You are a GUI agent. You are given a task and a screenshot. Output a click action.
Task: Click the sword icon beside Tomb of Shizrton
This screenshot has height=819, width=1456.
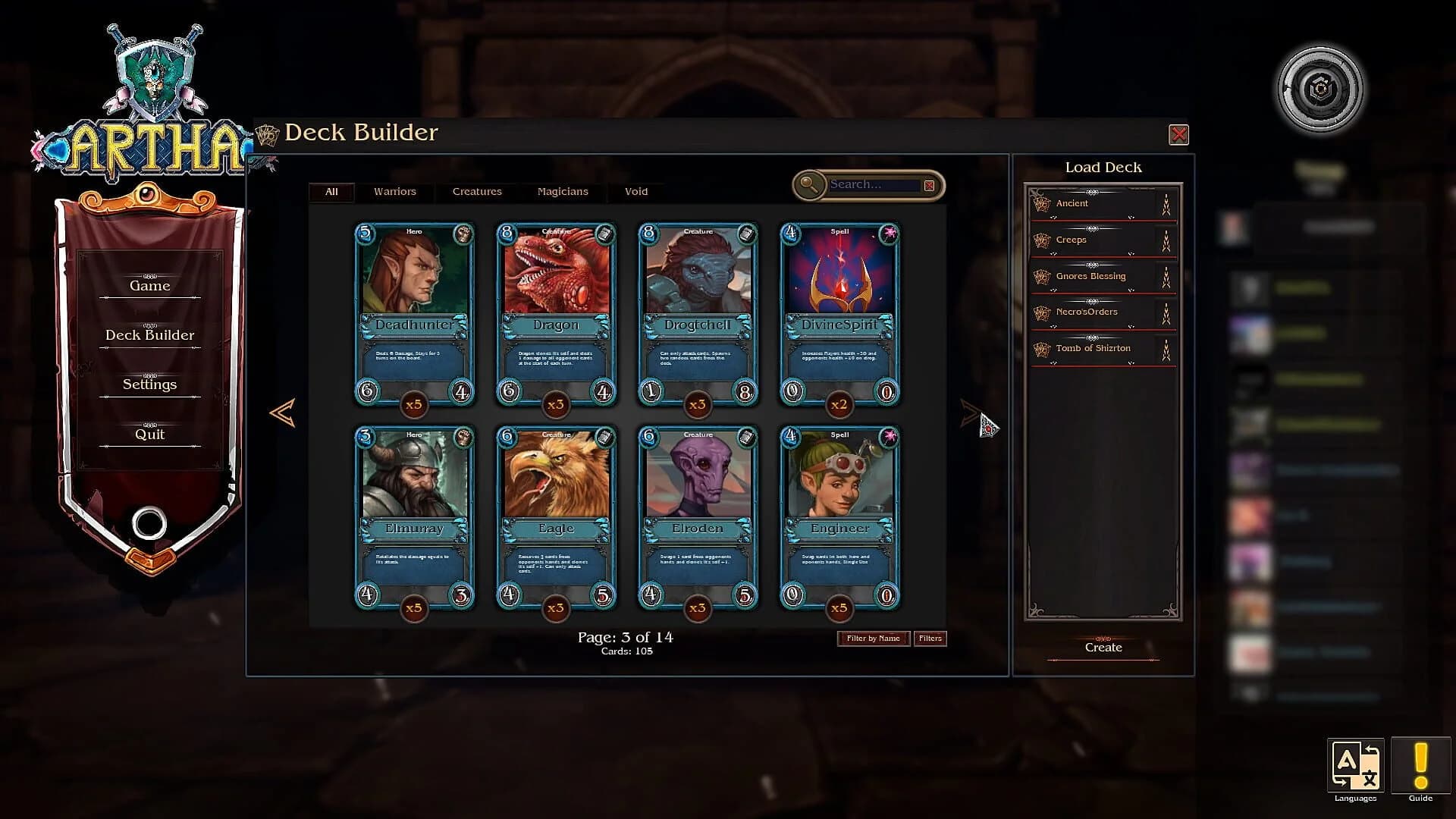point(1166,350)
